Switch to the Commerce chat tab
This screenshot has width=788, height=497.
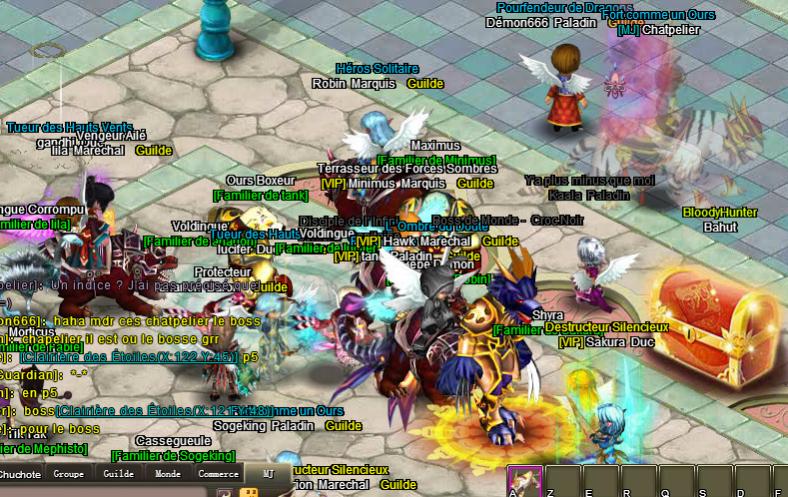tap(218, 474)
